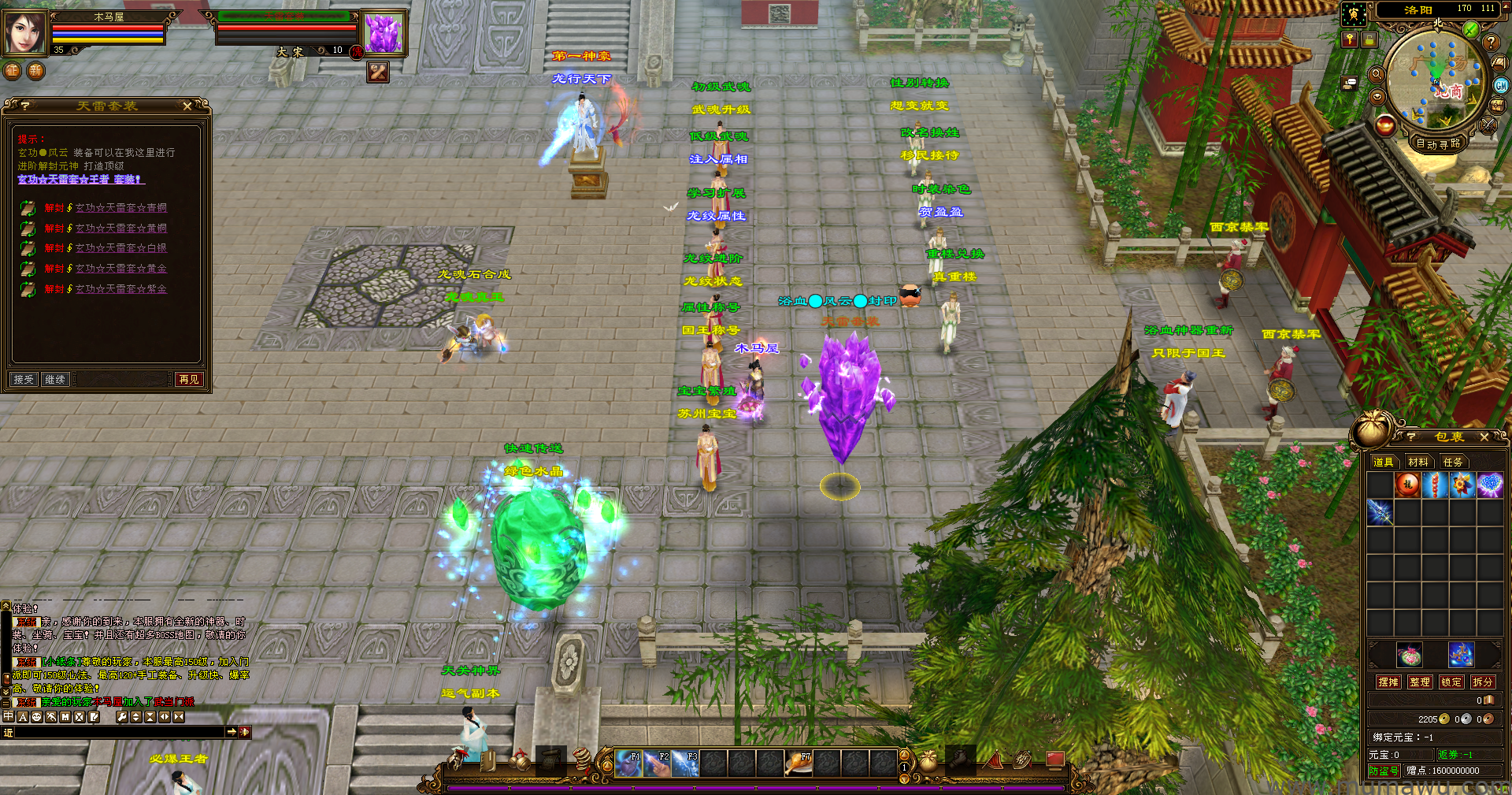Close the 包裹 inventory window
Image resolution: width=1512 pixels, height=795 pixels.
tap(1484, 437)
